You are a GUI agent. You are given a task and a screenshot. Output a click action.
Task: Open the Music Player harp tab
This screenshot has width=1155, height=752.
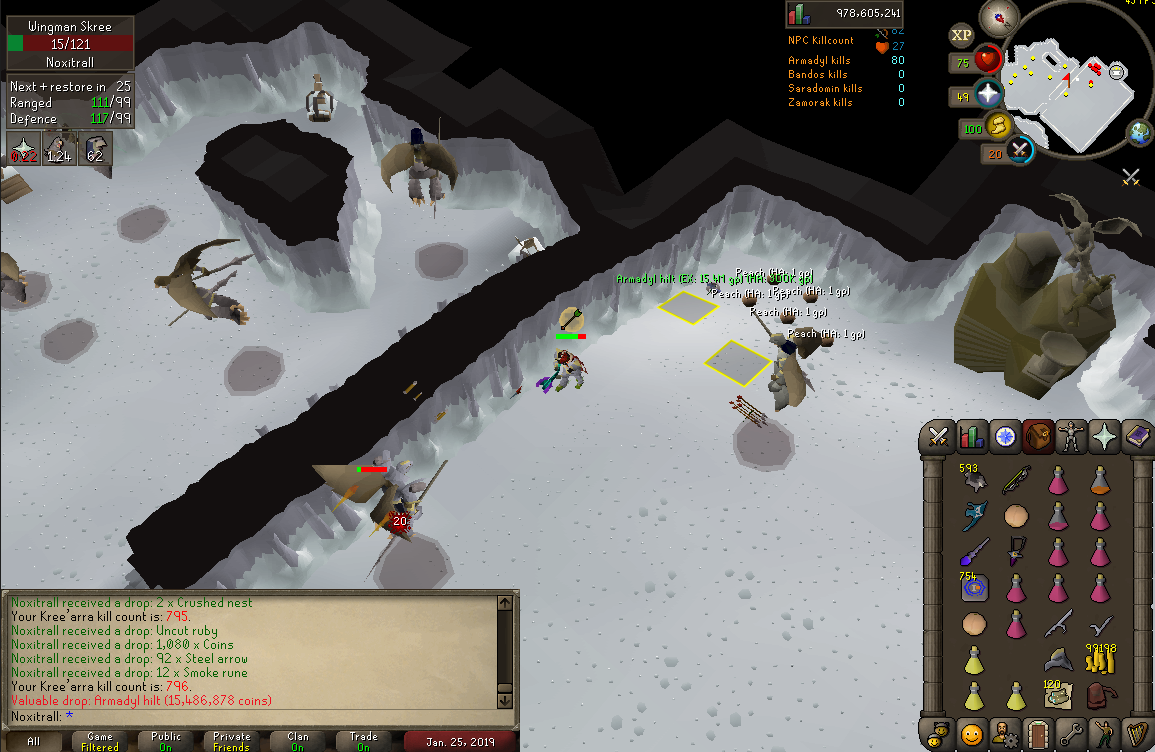pyautogui.click(x=1138, y=732)
